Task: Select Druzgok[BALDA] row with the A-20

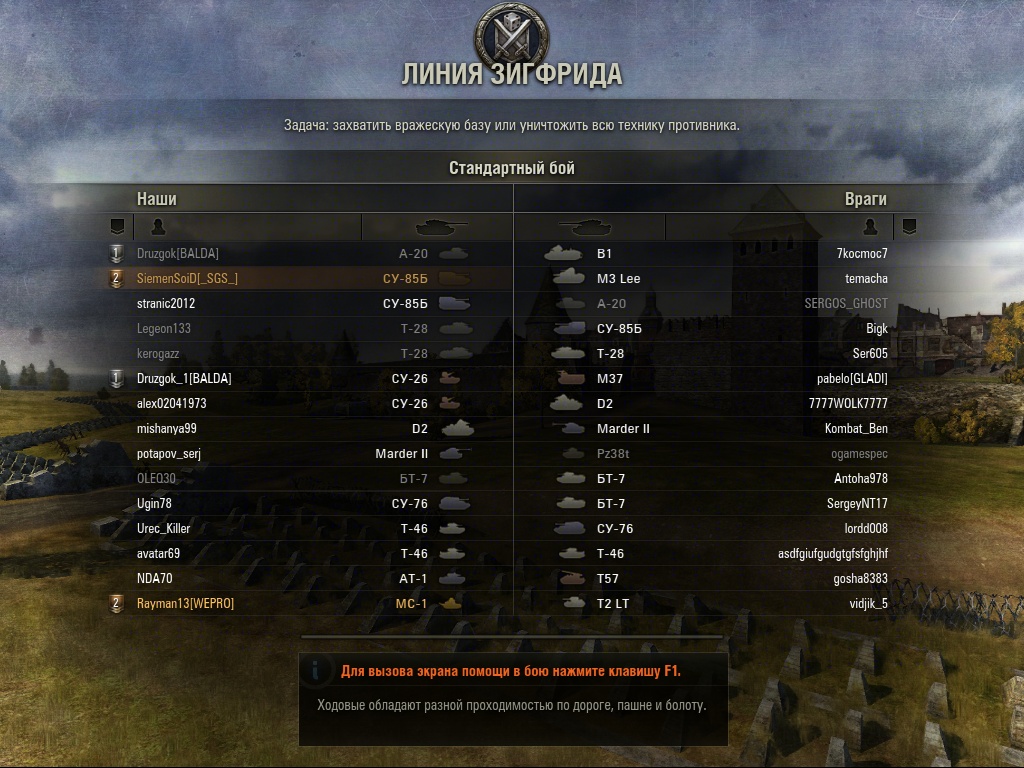Action: [x=178, y=254]
